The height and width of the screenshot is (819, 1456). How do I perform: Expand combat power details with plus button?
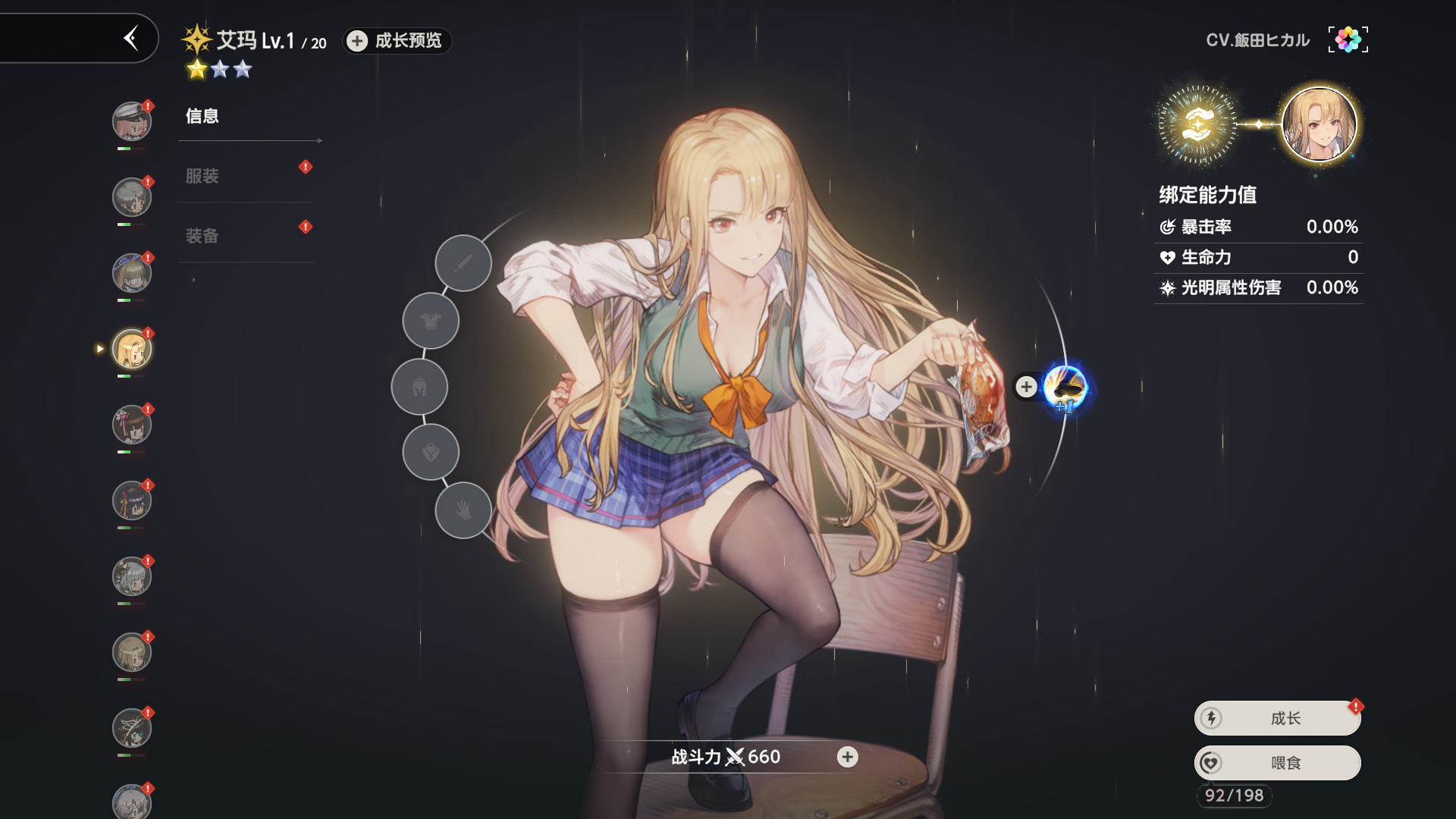847,757
